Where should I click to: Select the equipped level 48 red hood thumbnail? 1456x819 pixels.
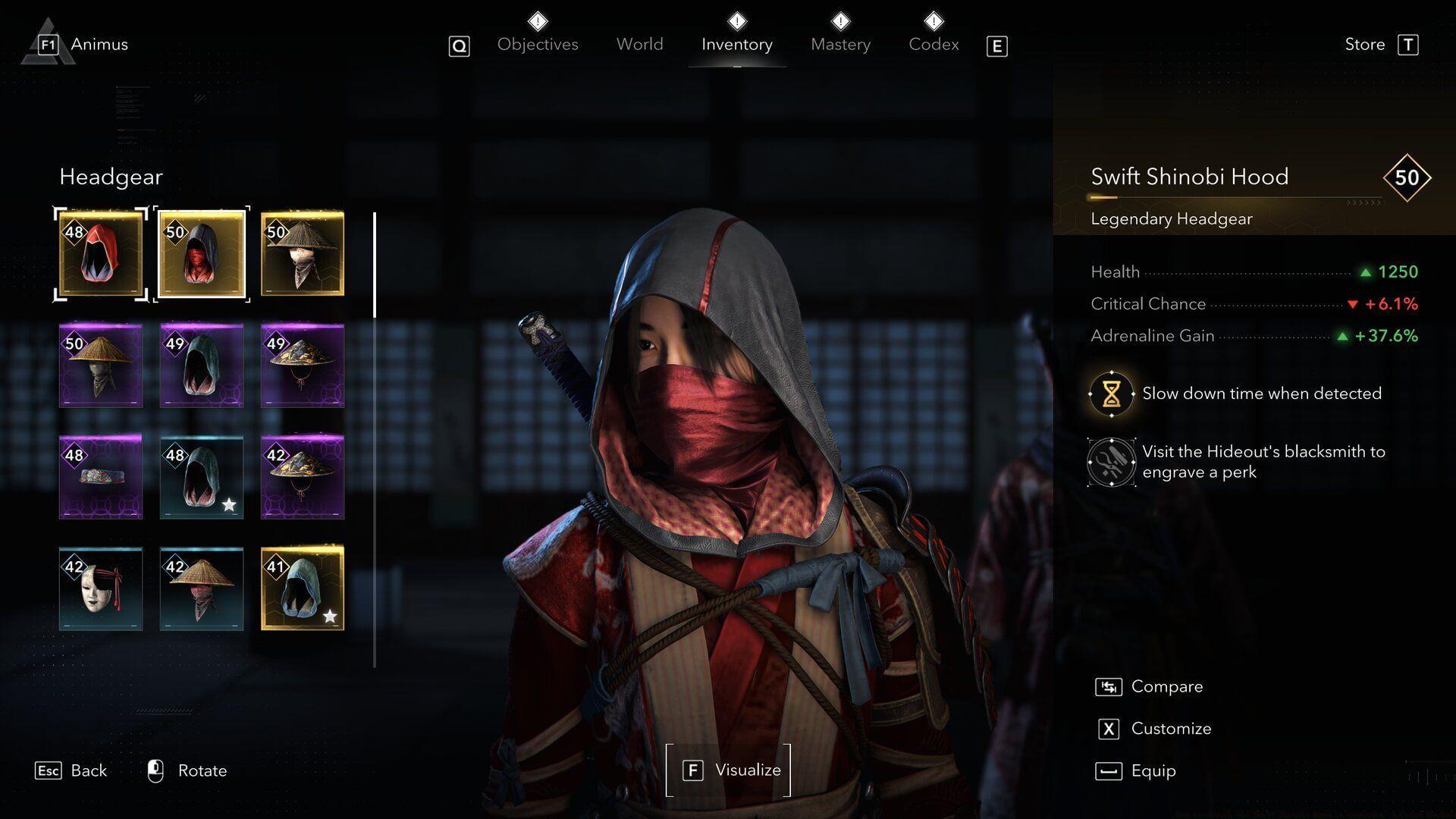(100, 253)
